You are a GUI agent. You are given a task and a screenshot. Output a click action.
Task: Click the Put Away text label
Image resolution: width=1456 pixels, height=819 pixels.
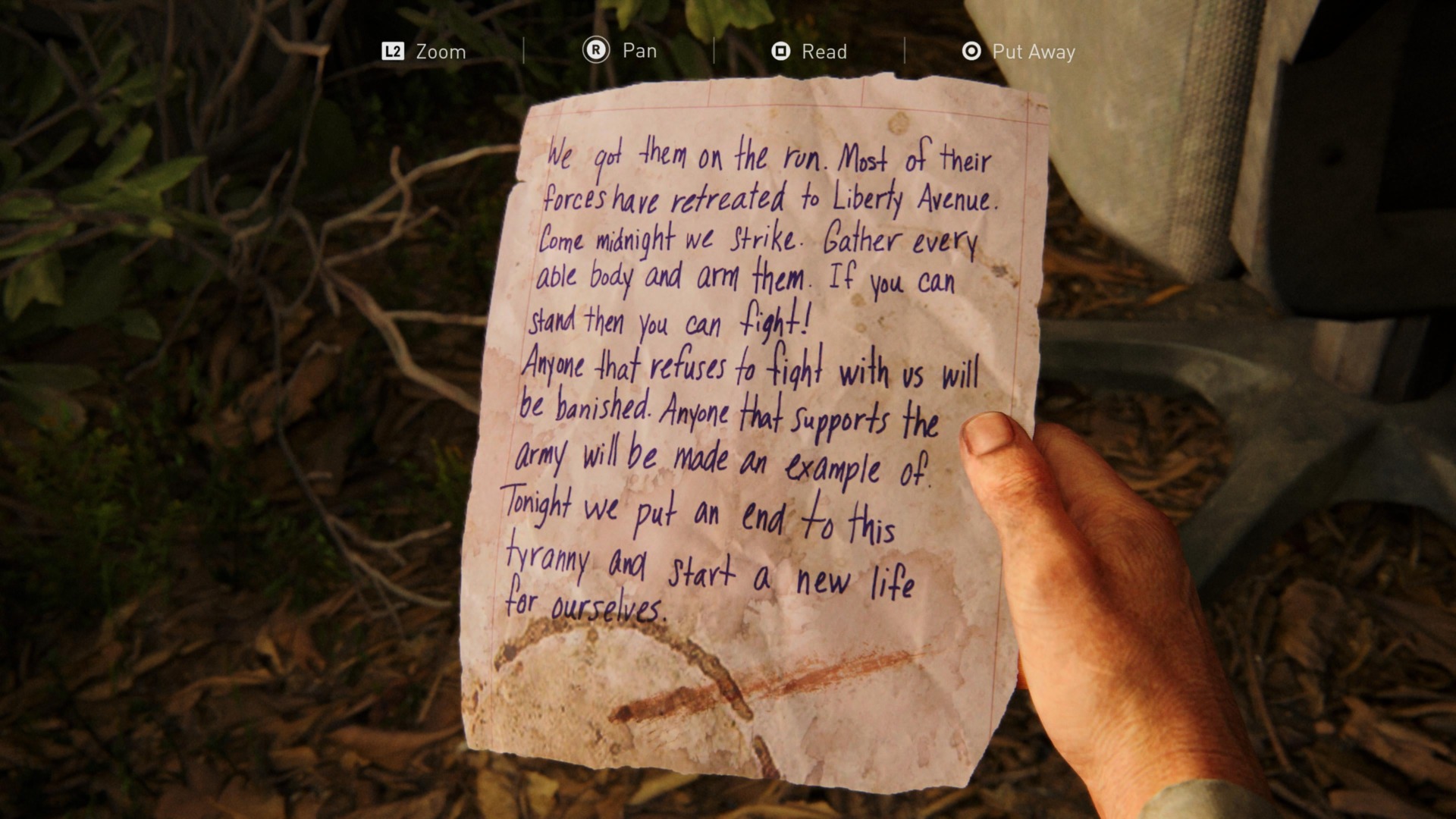tap(1034, 52)
